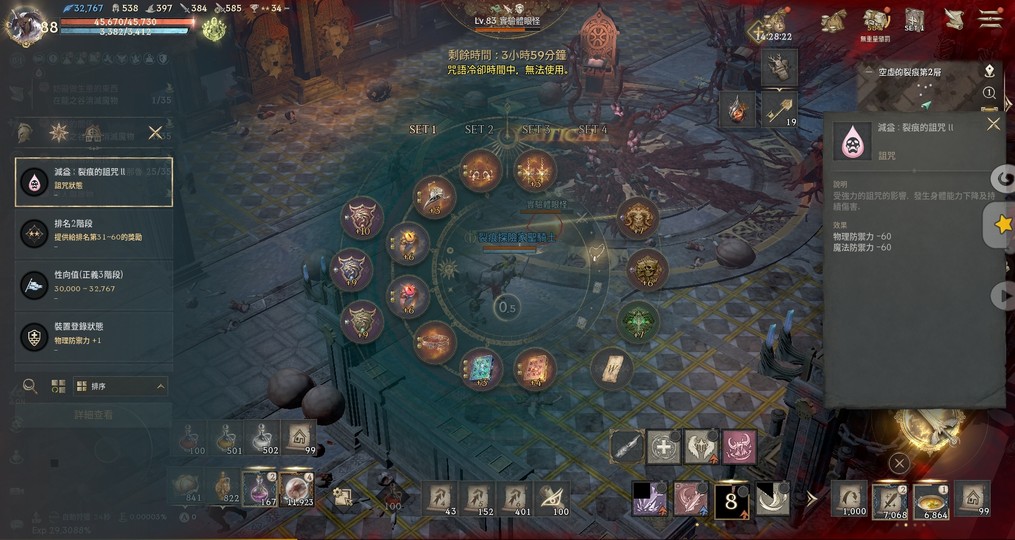This screenshot has width=1015, height=540.
Task: Click the map location pin button
Action: (989, 70)
